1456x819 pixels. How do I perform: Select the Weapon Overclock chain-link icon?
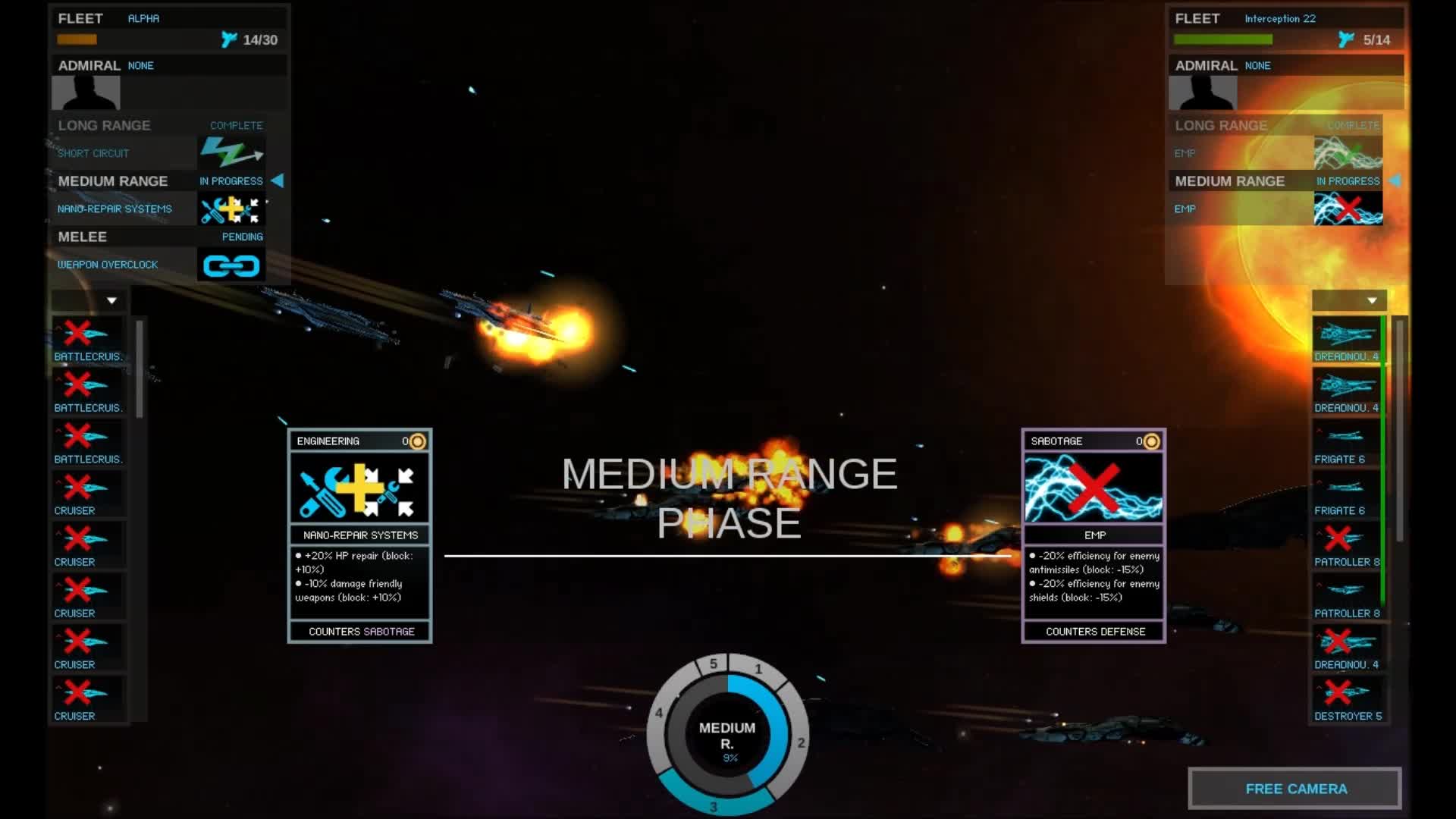tap(231, 265)
